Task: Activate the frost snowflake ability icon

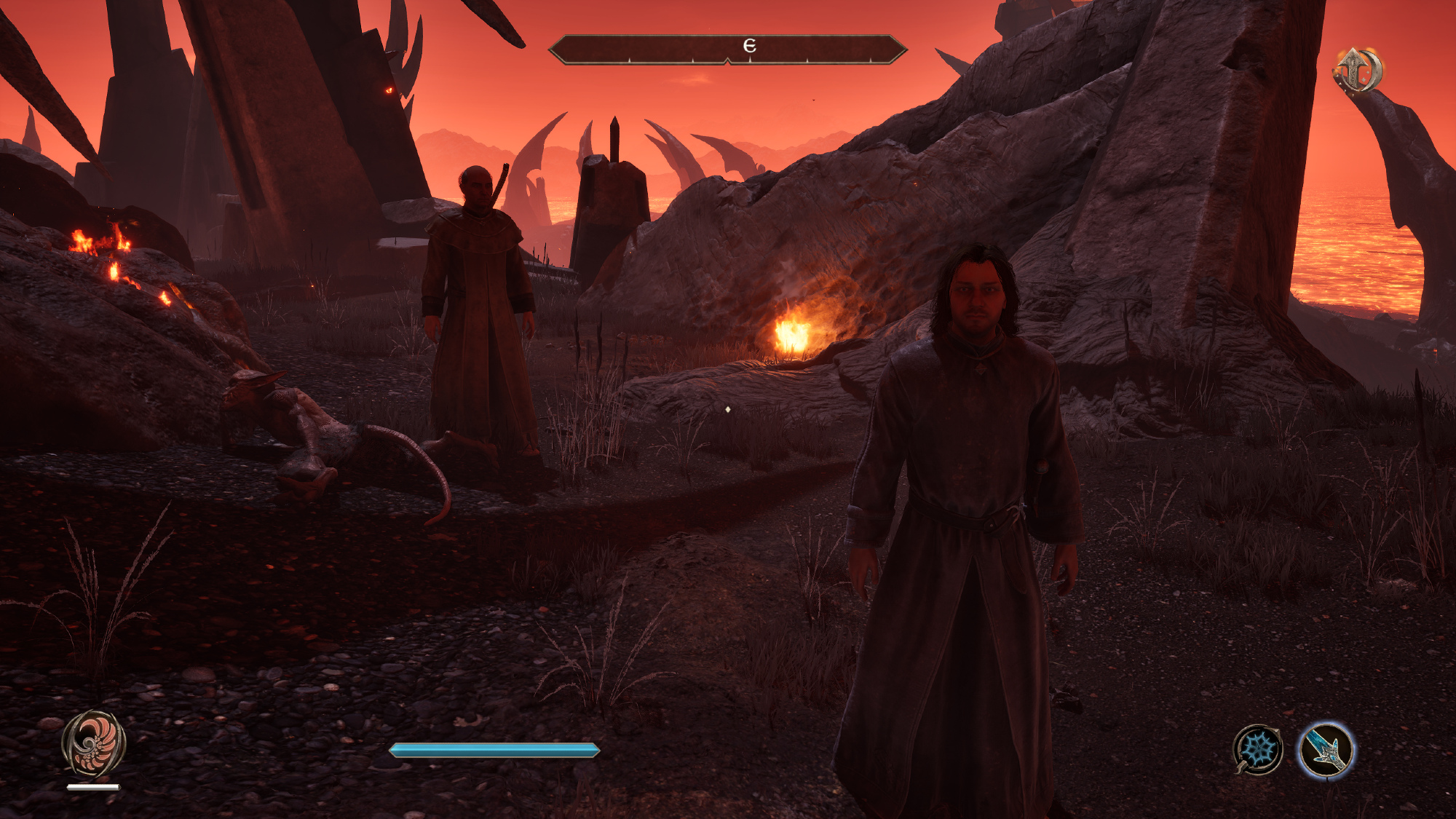Action: tap(1258, 750)
